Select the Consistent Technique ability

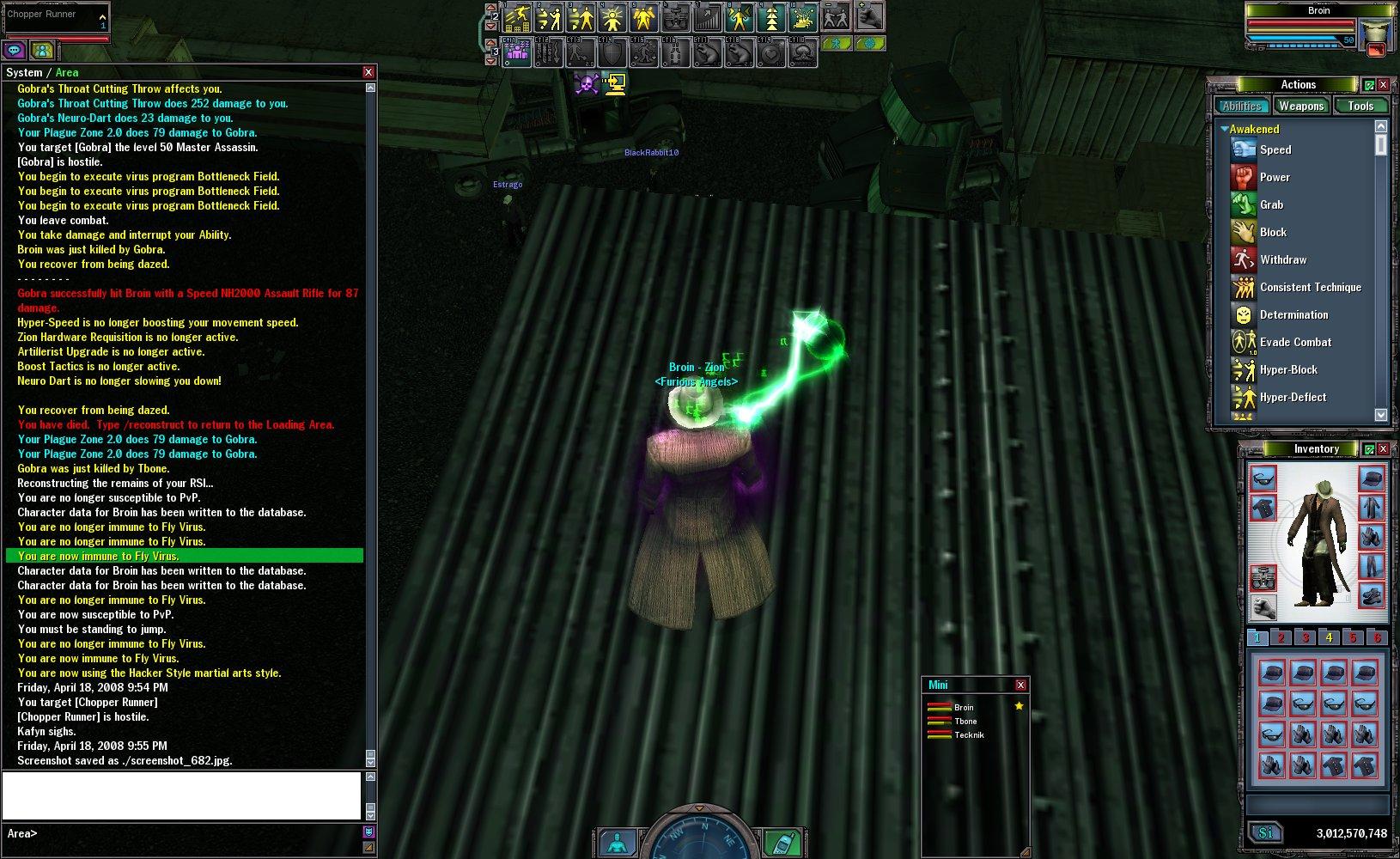[1310, 287]
